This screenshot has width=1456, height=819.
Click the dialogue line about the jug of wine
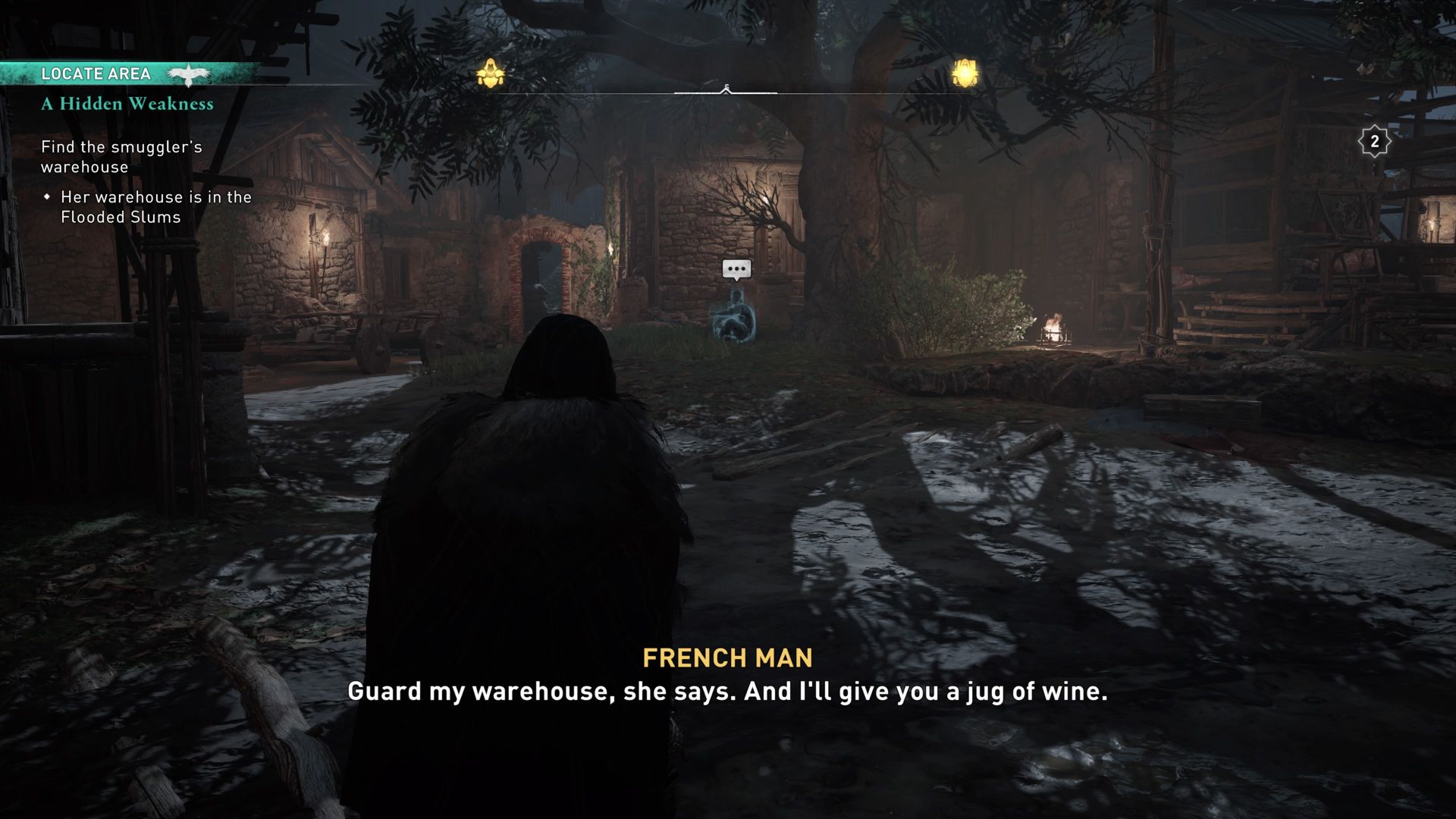pos(727,691)
